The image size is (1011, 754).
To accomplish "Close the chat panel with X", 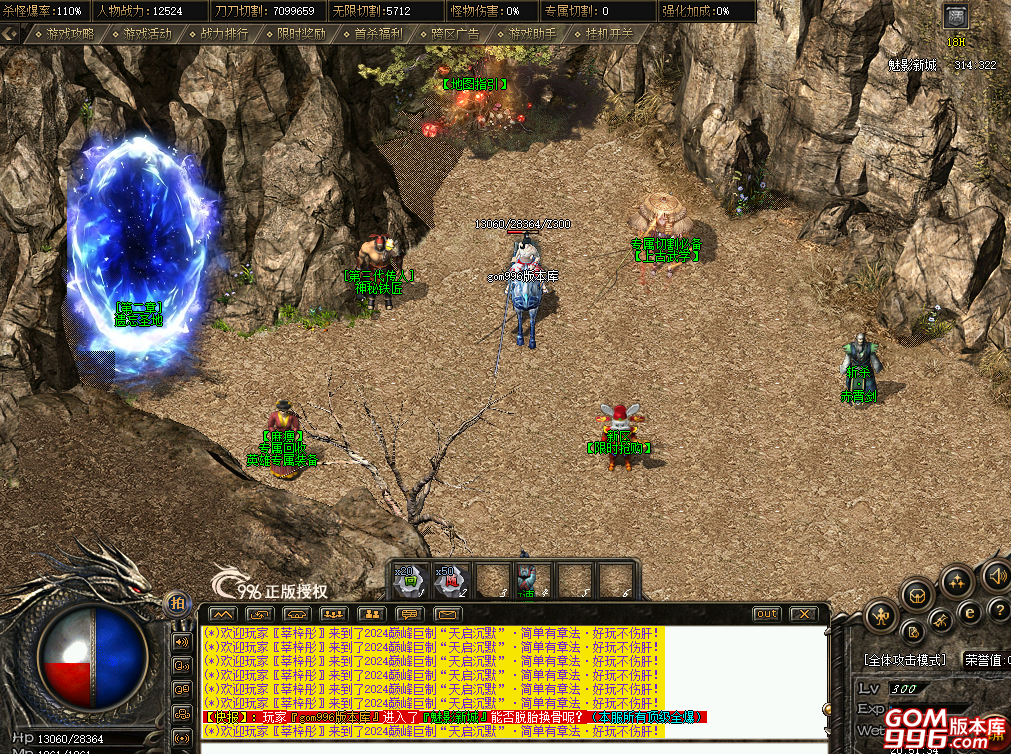I will click(x=802, y=613).
